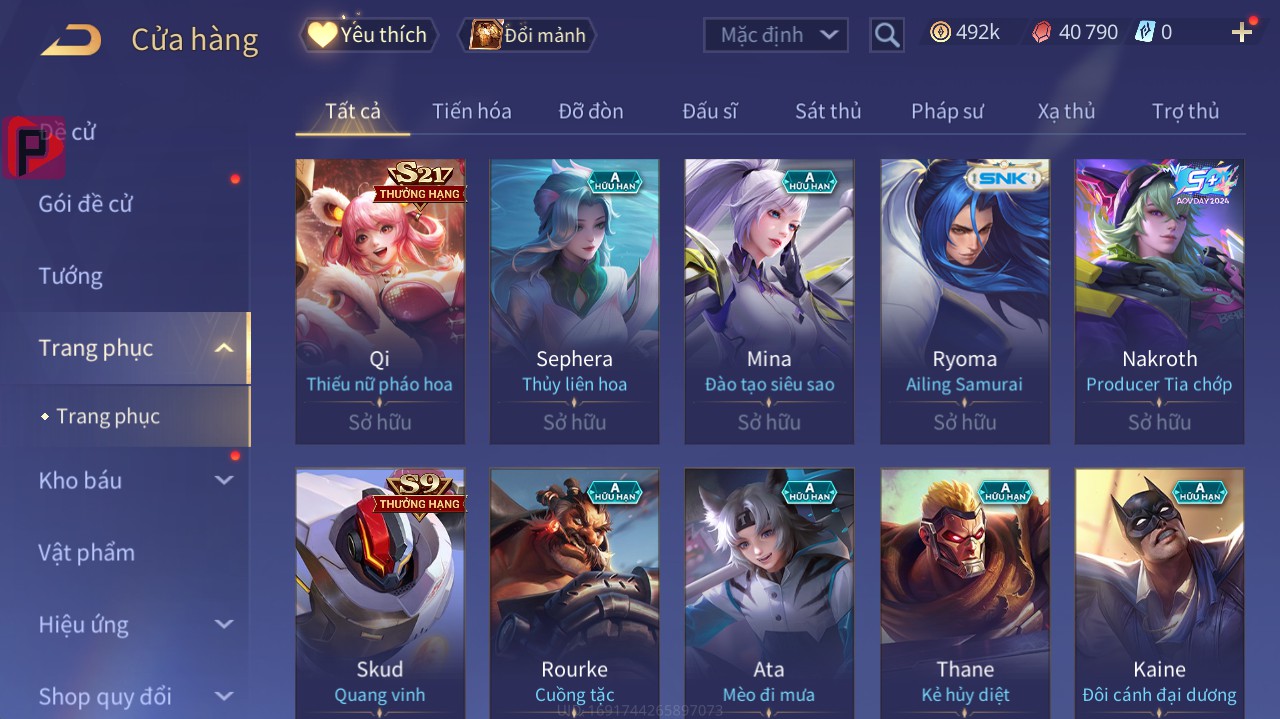Open the Yêu thích favorites list
Image resolution: width=1280 pixels, height=719 pixels.
pos(369,35)
